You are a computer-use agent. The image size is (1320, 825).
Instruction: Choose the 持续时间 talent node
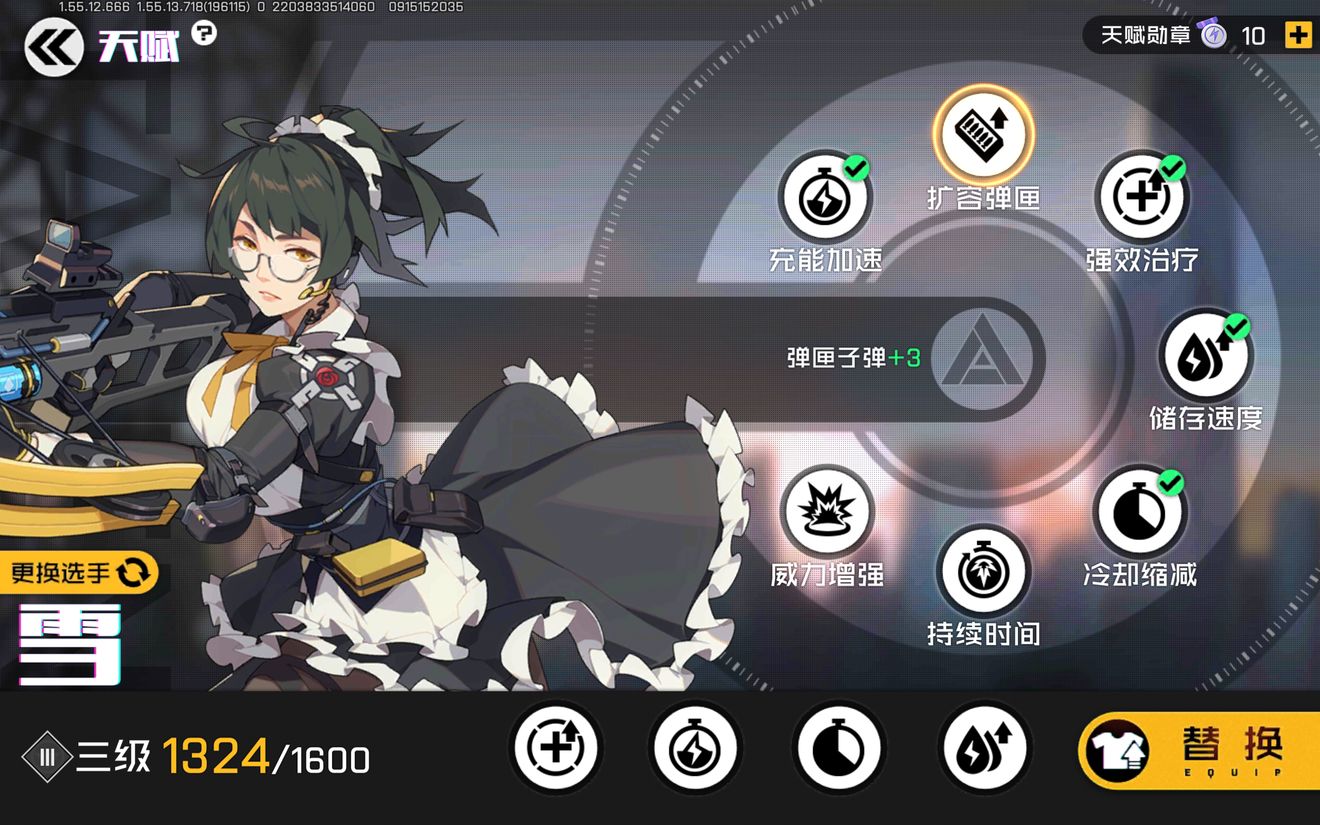[983, 572]
